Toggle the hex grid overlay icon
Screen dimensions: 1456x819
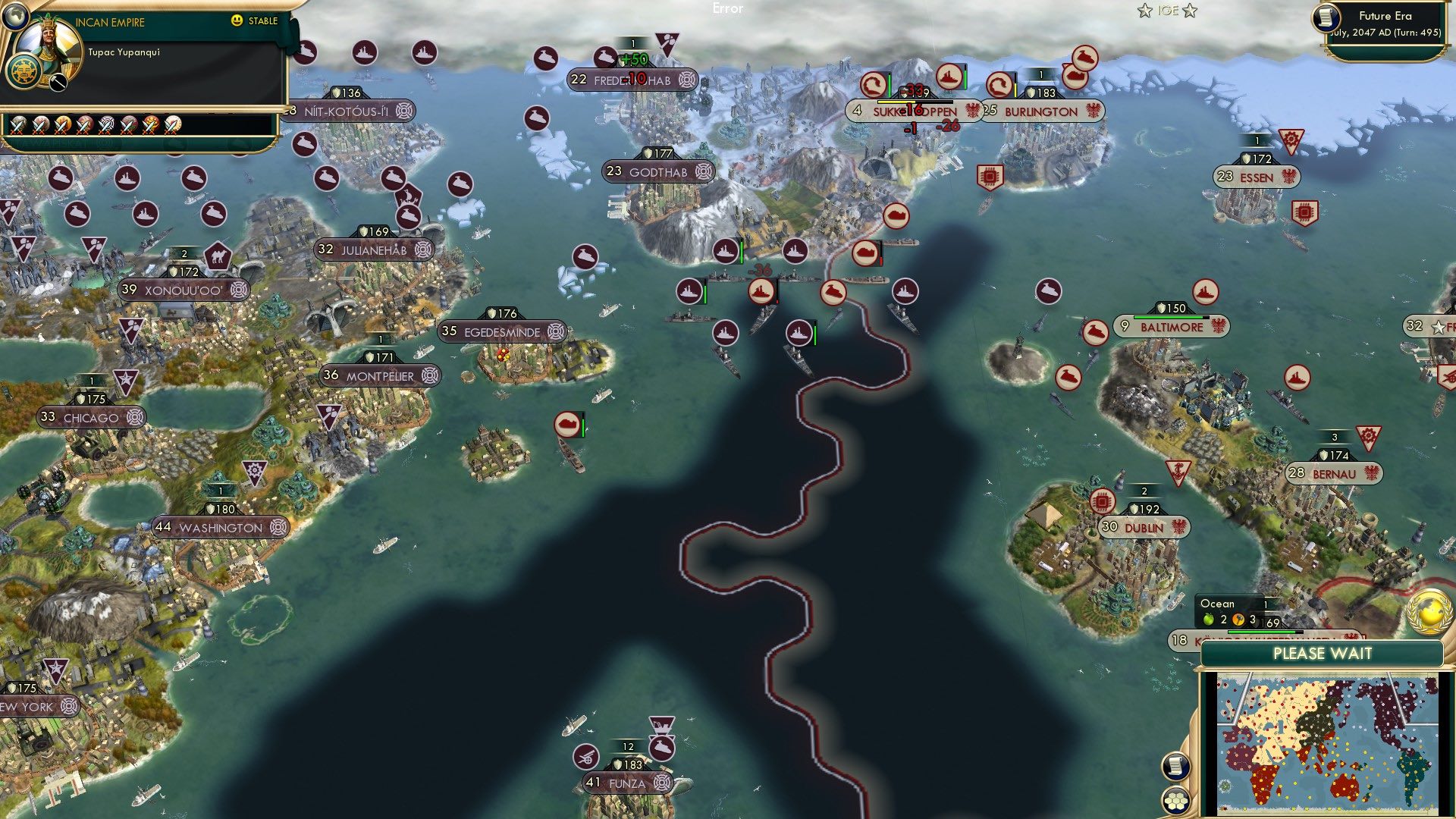click(x=1175, y=801)
